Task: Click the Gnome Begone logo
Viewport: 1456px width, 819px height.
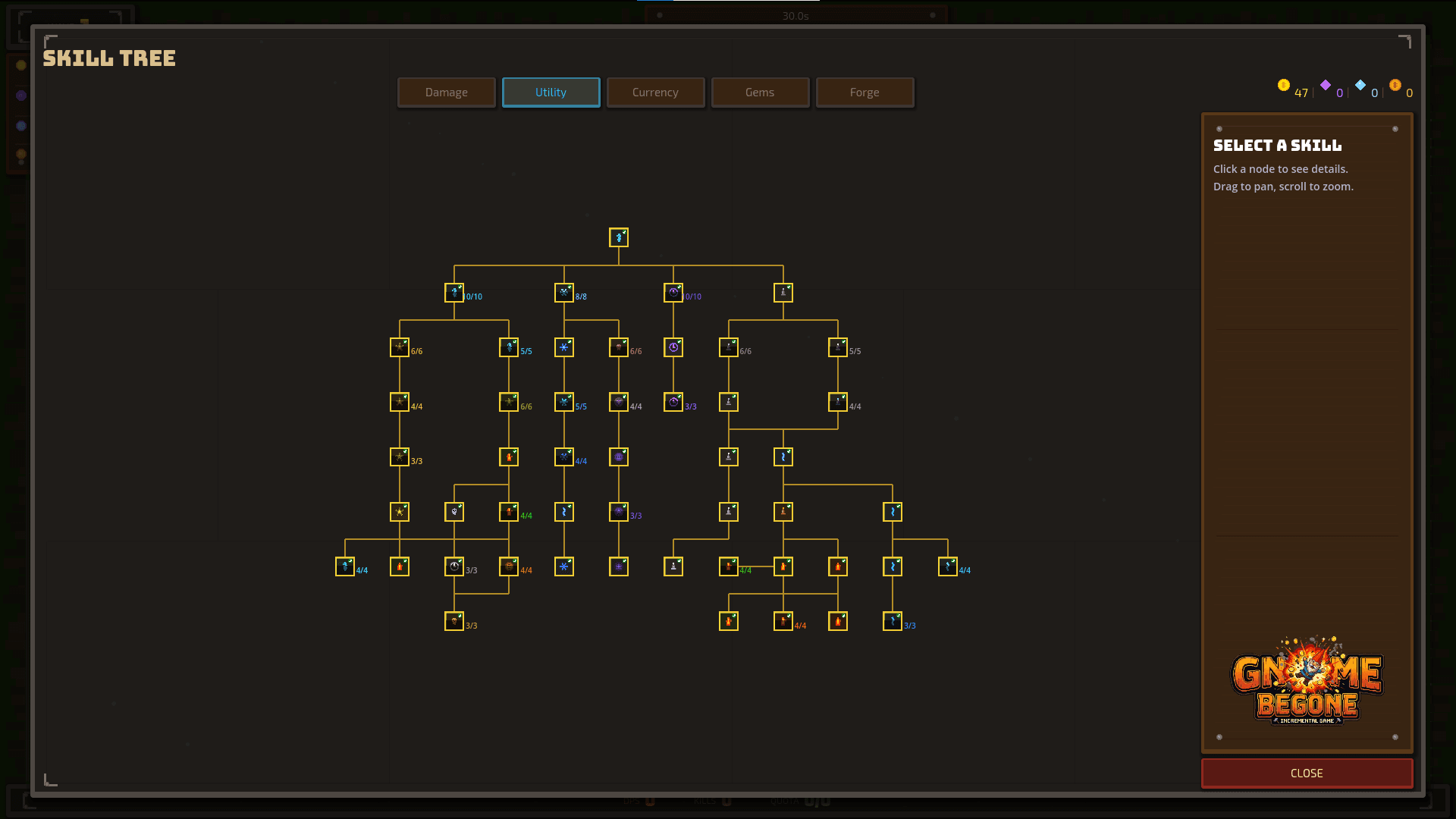Action: pyautogui.click(x=1307, y=682)
